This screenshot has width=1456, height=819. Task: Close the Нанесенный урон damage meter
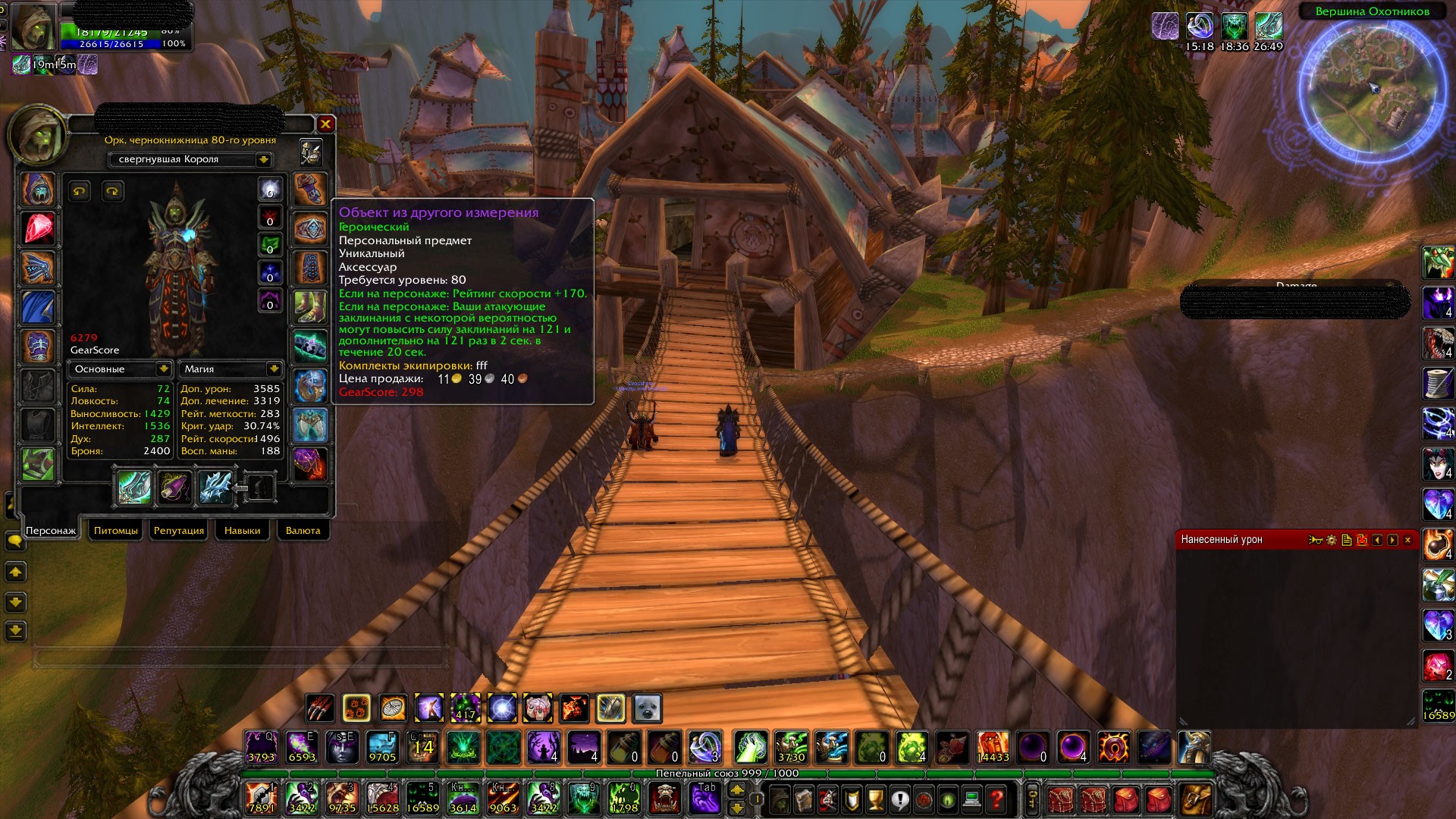pyautogui.click(x=1407, y=540)
